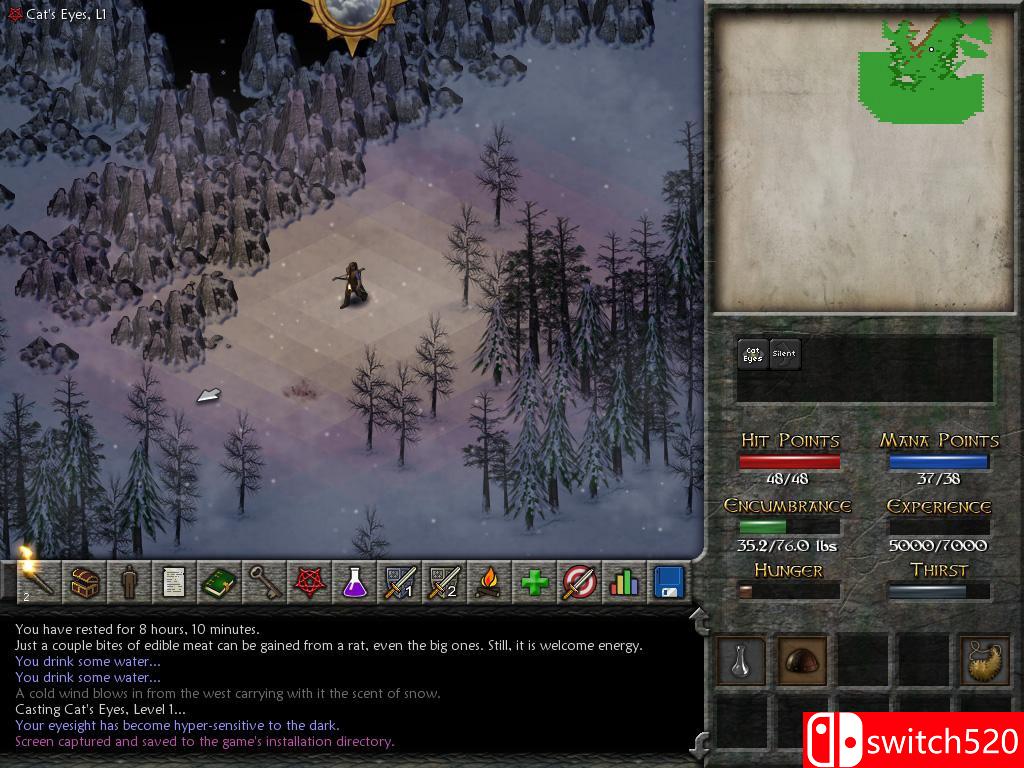The width and height of the screenshot is (1024, 768).
Task: Click the green plus cross icon
Action: pos(534,581)
